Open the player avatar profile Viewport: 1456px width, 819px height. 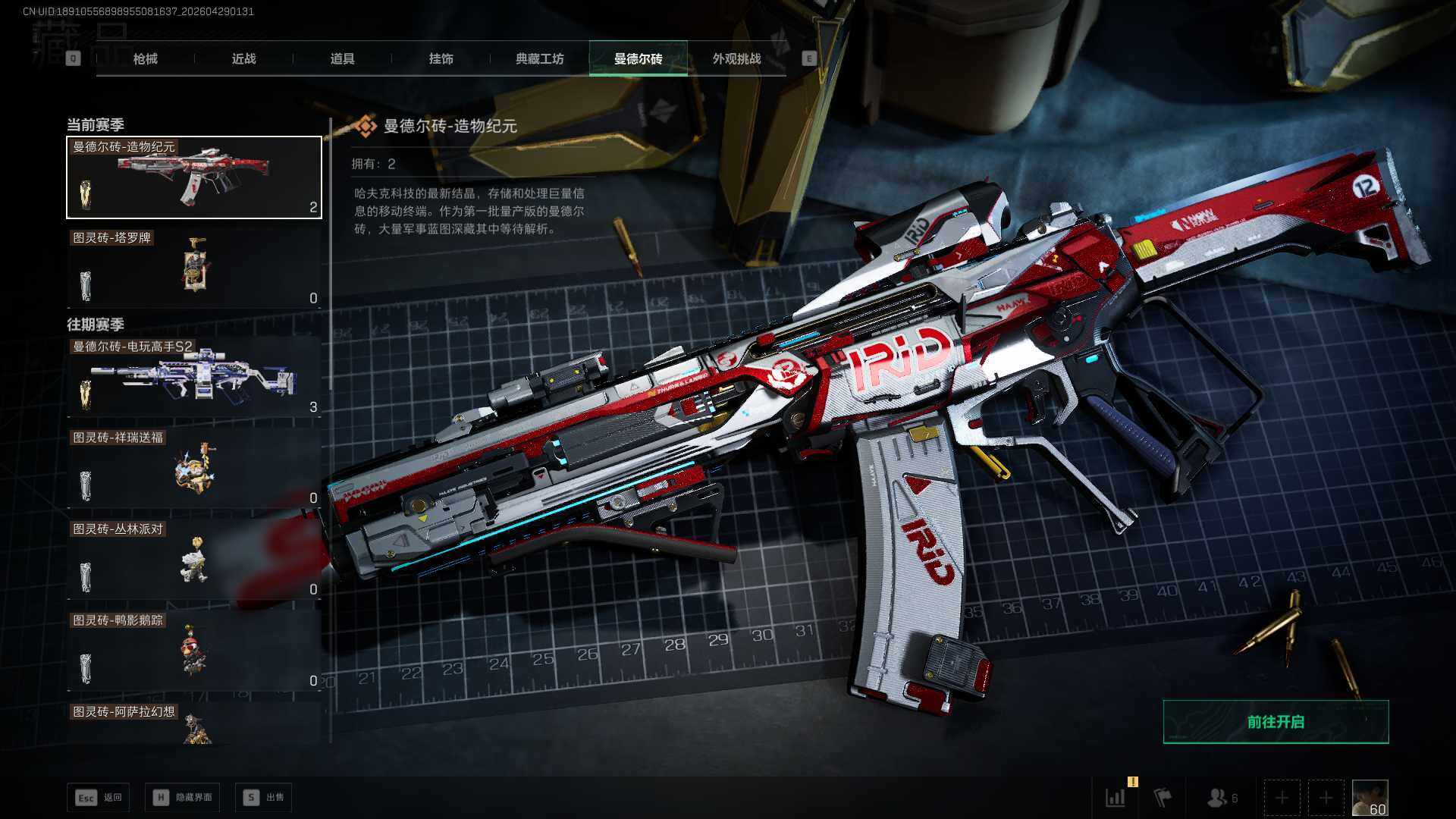click(1370, 798)
